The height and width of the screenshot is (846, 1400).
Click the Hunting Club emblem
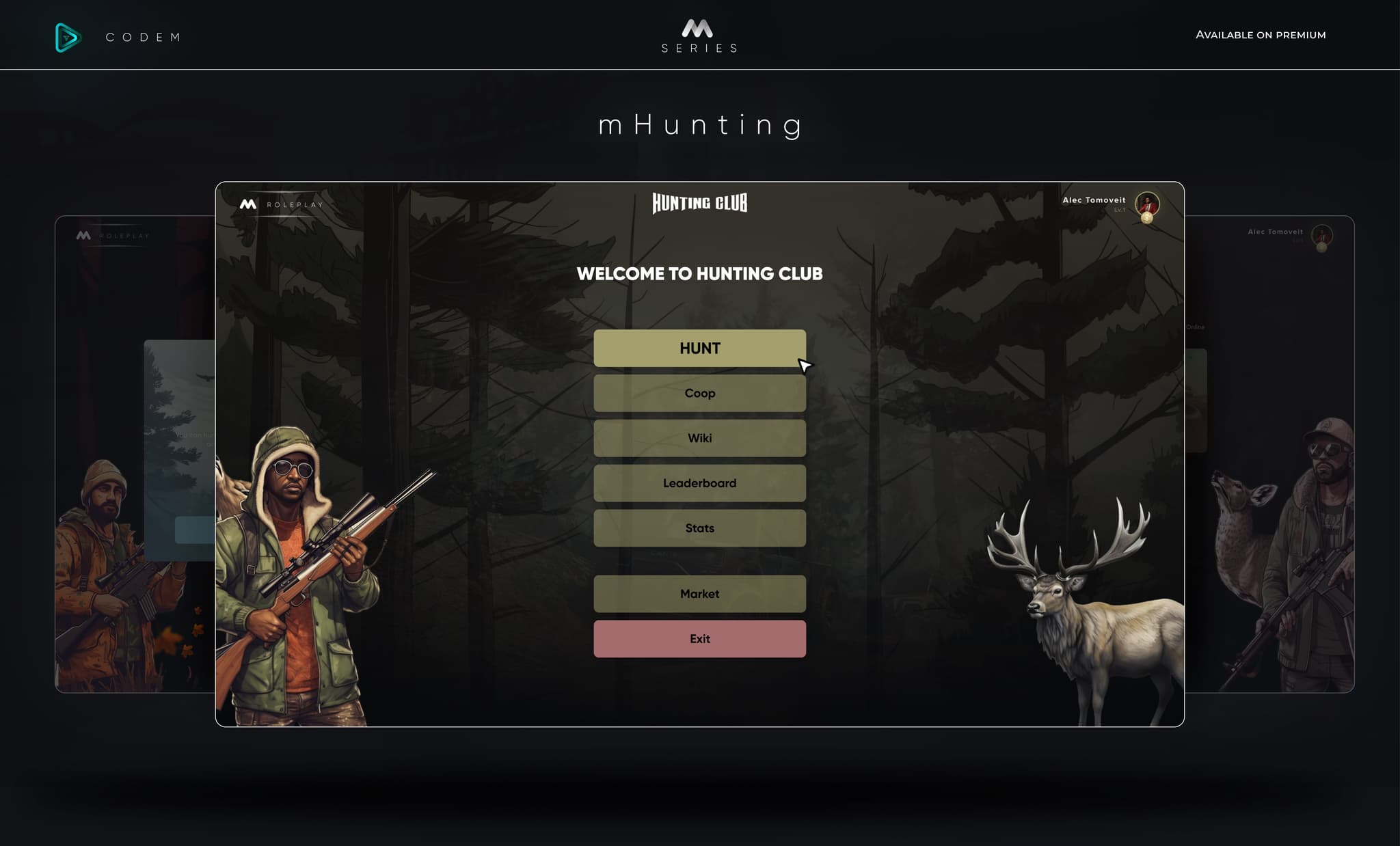[699, 203]
